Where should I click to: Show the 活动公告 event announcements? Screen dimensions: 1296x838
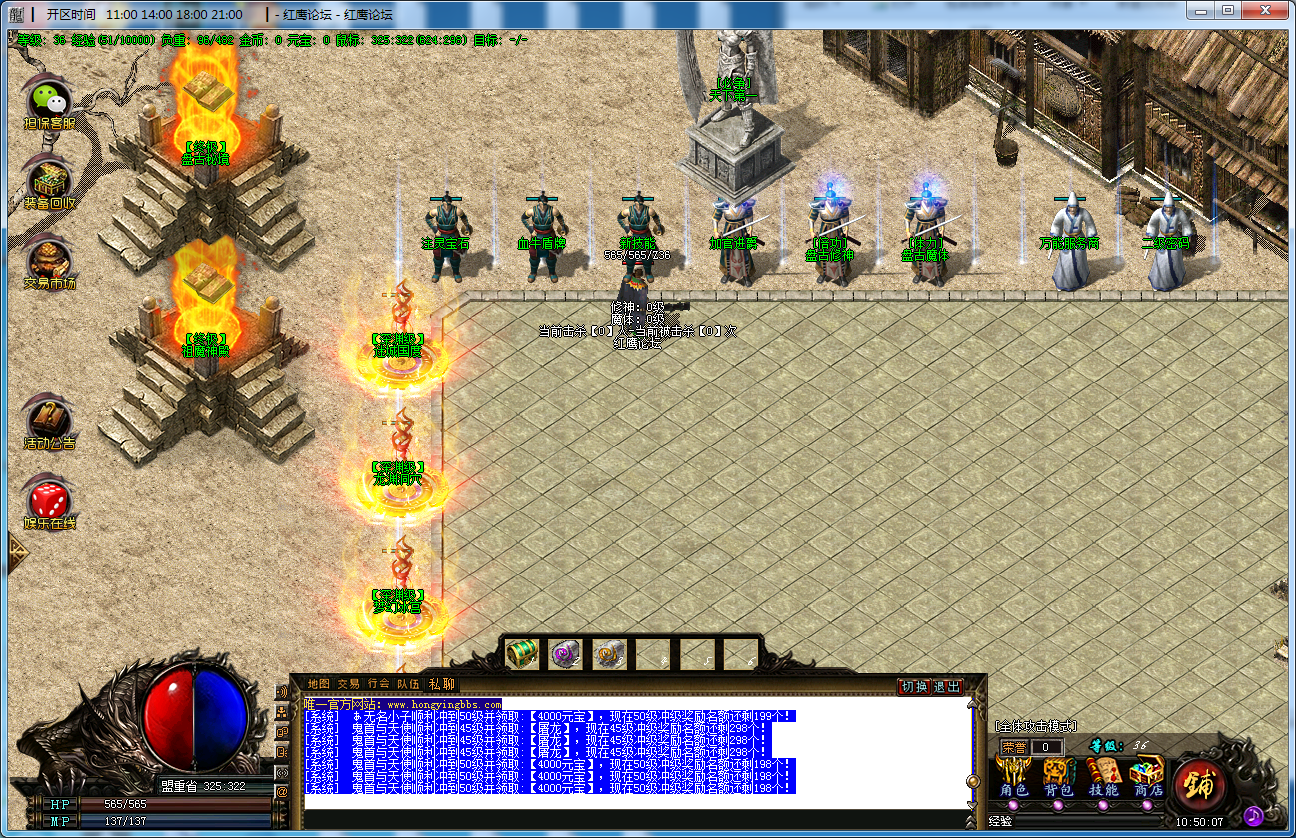pyautogui.click(x=49, y=420)
